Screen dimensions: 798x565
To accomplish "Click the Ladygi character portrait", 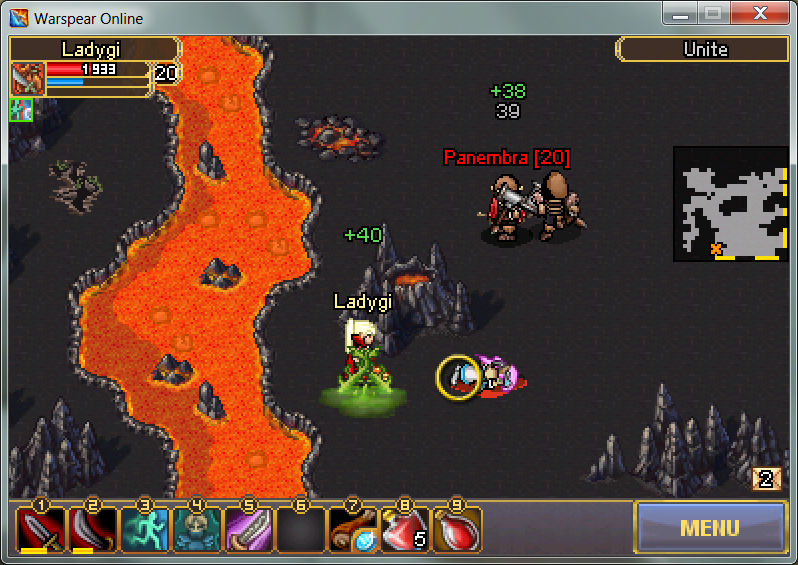I will tap(28, 79).
